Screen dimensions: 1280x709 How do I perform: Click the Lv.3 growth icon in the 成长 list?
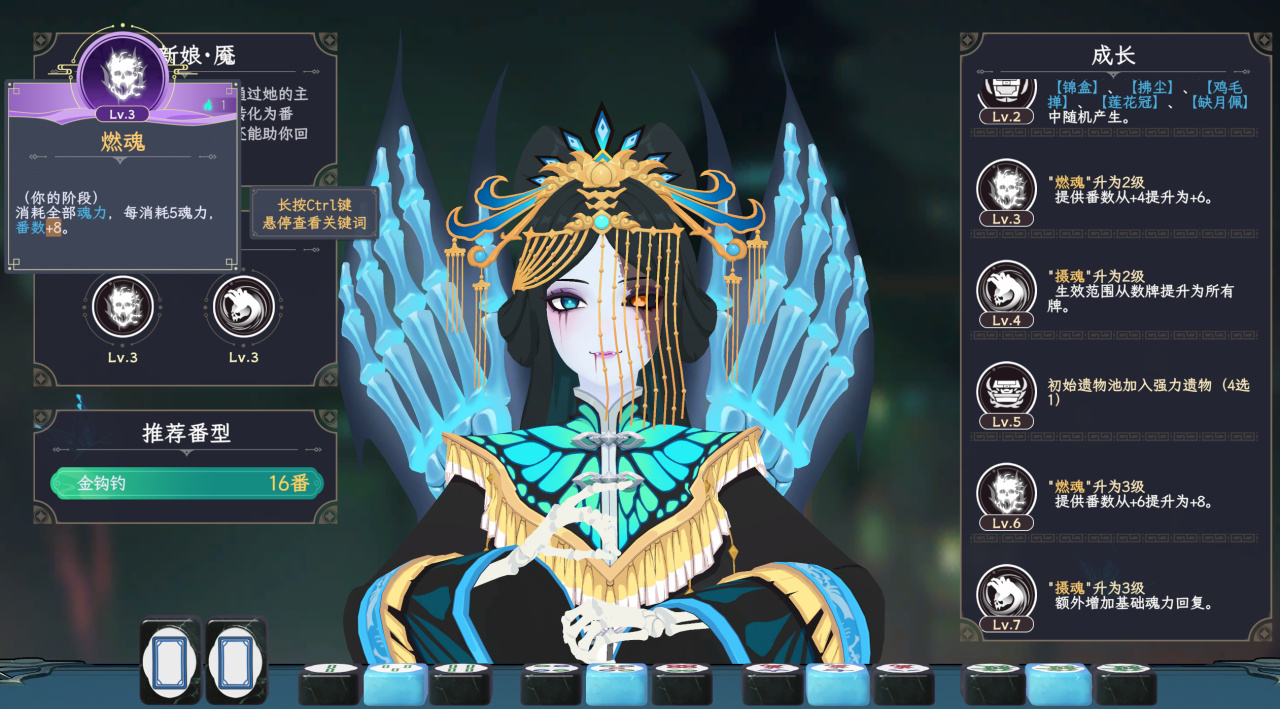[x=1006, y=187]
